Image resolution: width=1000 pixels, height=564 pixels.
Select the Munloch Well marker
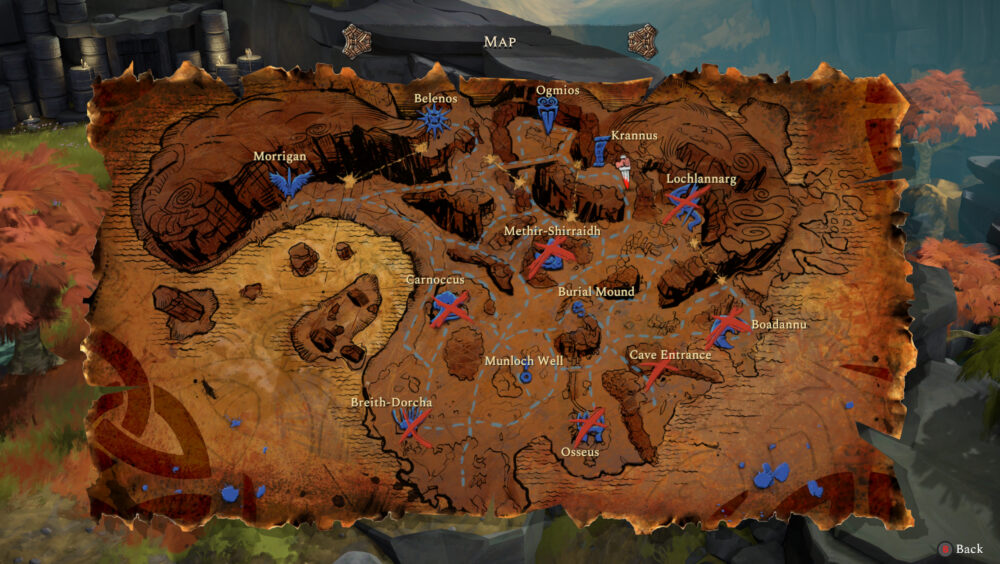pos(525,374)
